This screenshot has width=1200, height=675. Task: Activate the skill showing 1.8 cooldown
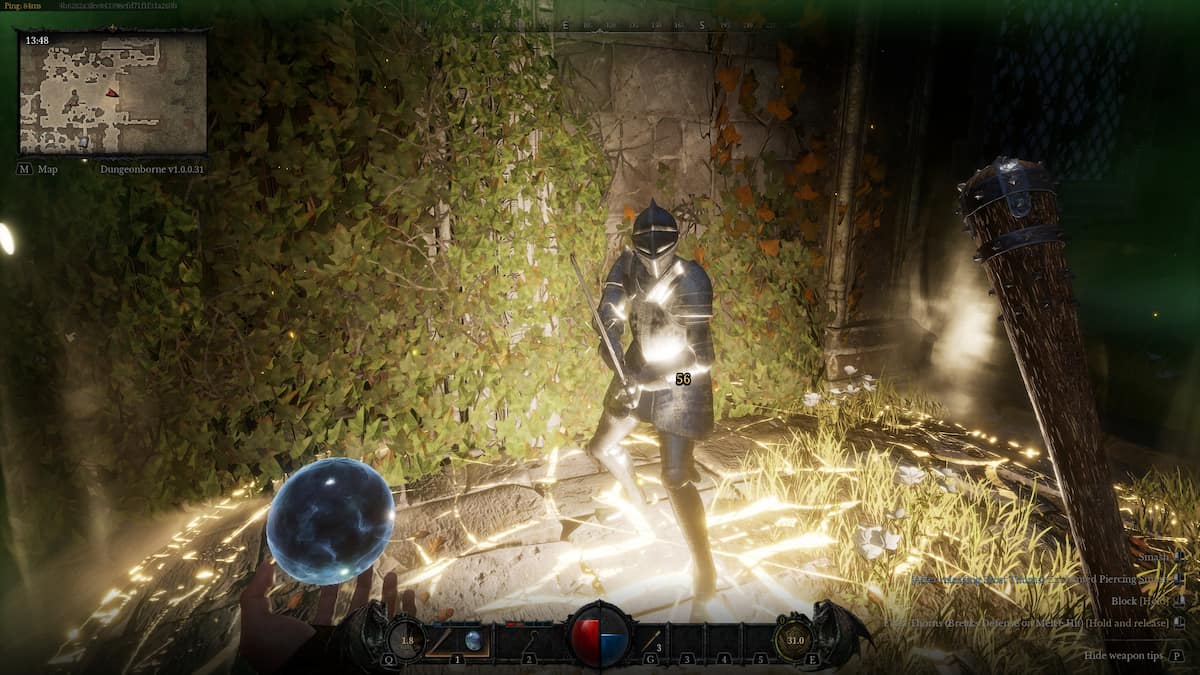[x=406, y=640]
